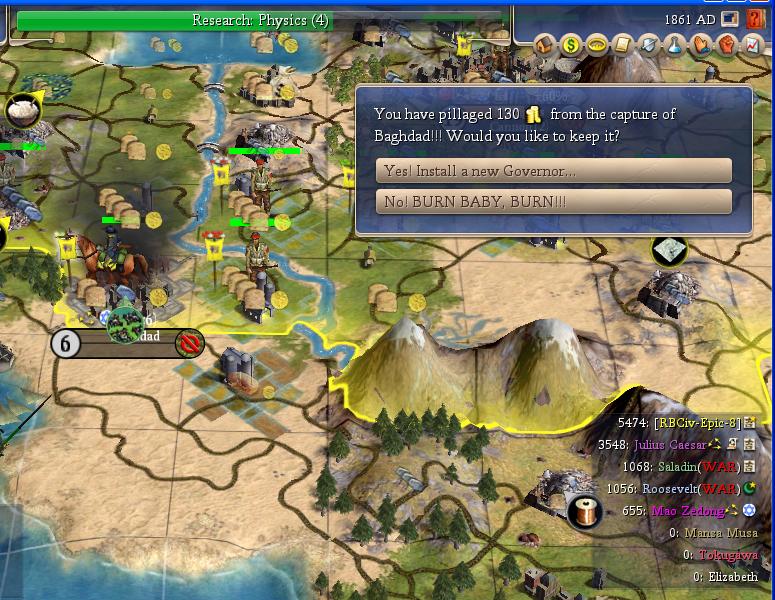This screenshot has width=775, height=600.
Task: Open the Info Screen graph icon
Action: [x=752, y=44]
